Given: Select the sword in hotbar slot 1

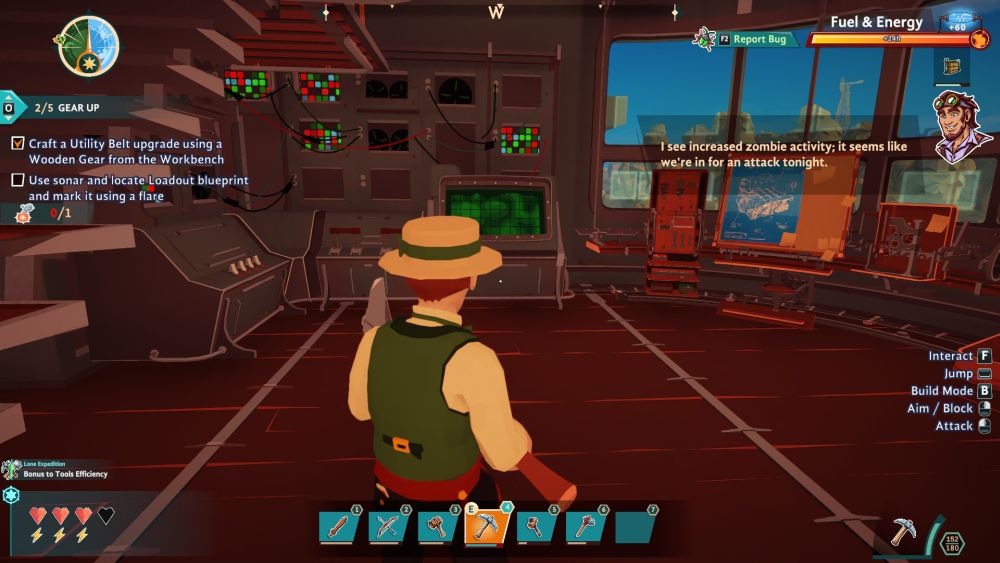Looking at the screenshot, I should [x=337, y=526].
